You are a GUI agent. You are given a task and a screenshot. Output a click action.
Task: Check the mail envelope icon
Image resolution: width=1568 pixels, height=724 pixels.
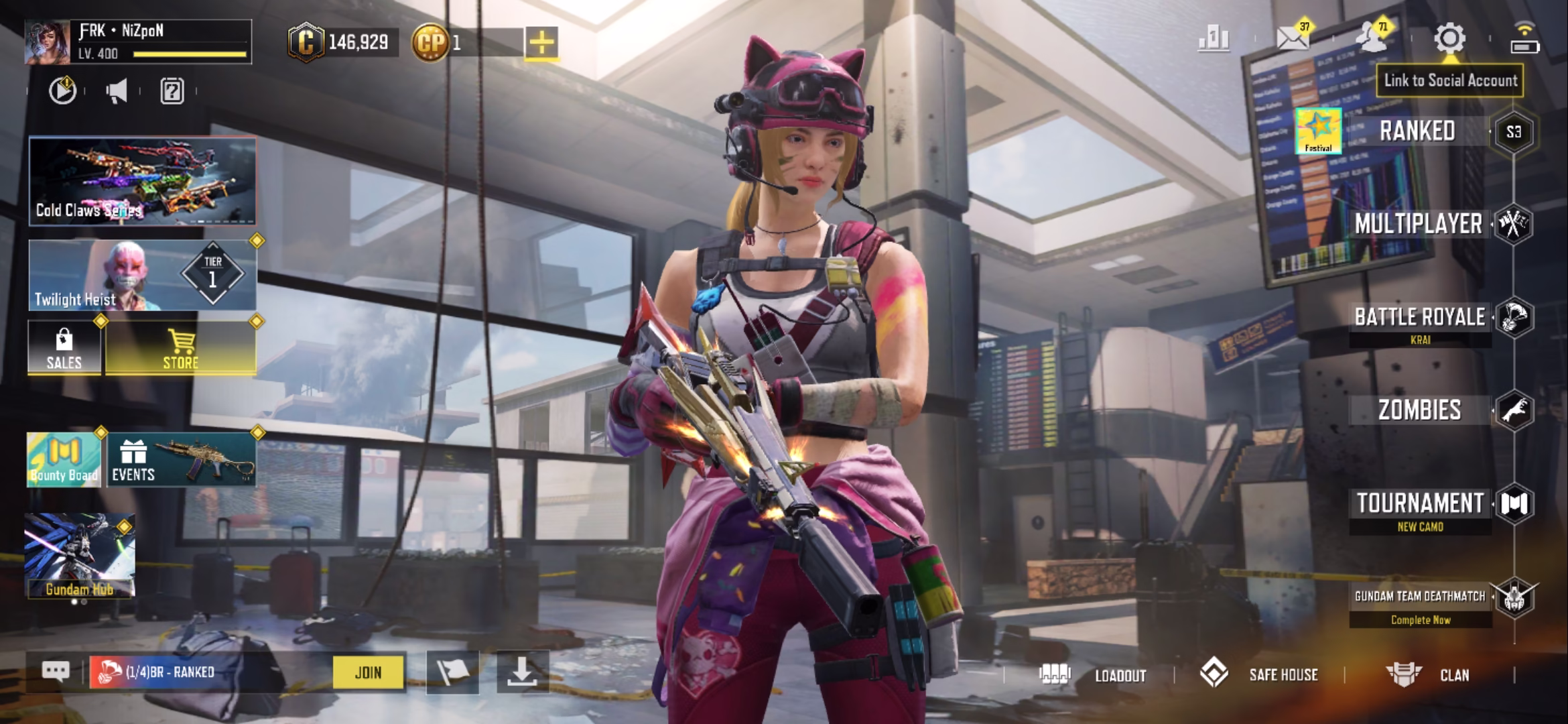[1293, 39]
